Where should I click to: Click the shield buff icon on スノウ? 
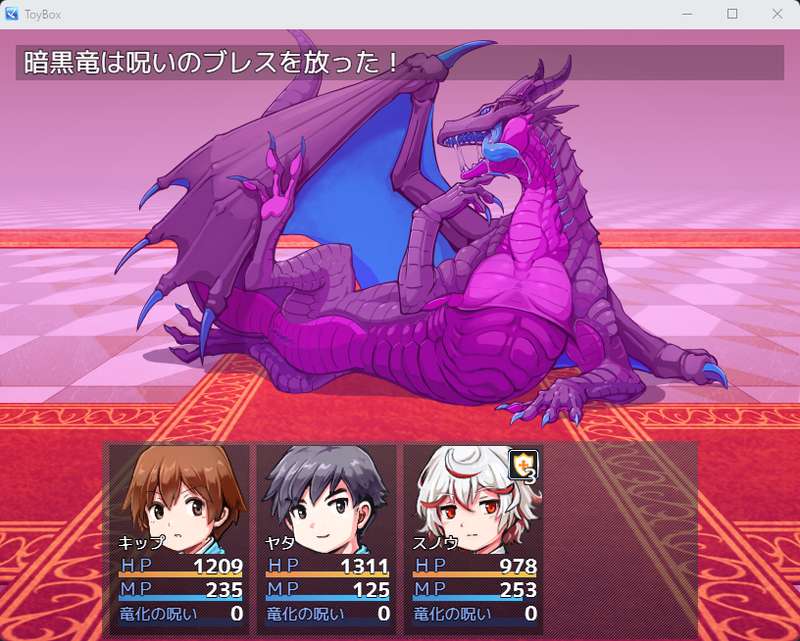coord(523,464)
